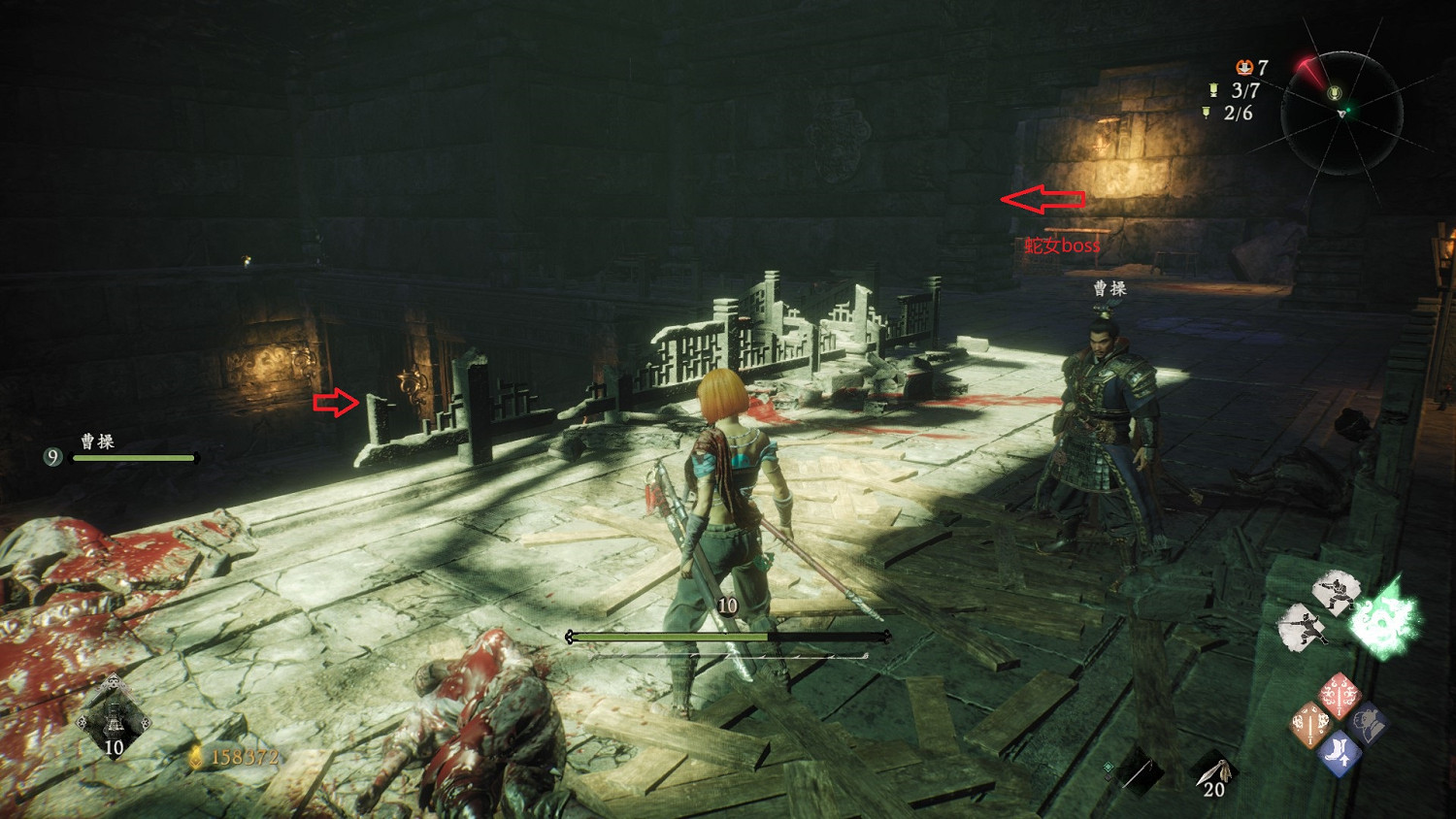Select ally Cao Cao's morale rank badge
Screen dimensions: 1456x819
[53, 456]
